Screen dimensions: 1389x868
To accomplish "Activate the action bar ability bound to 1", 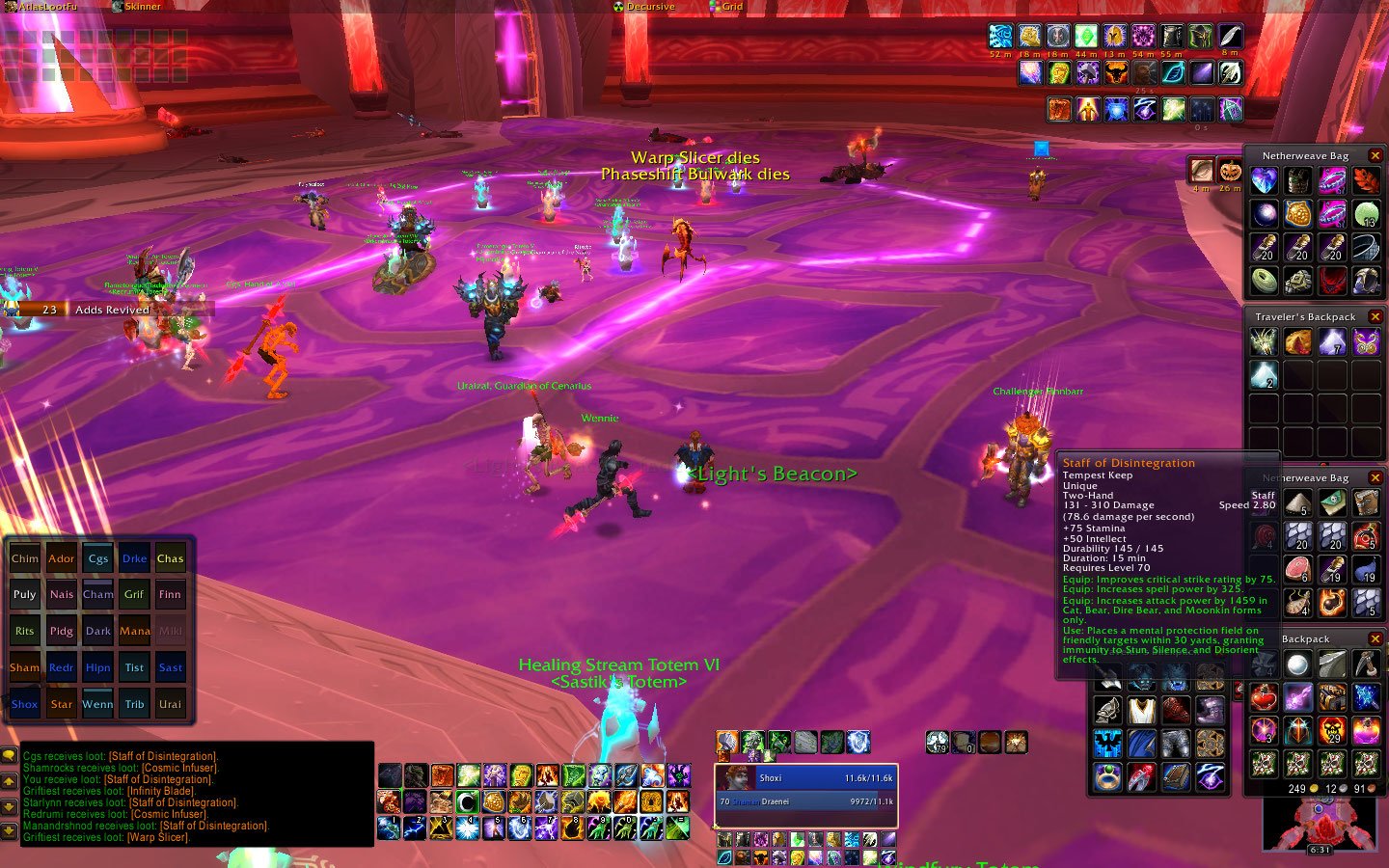I will coord(391,827).
